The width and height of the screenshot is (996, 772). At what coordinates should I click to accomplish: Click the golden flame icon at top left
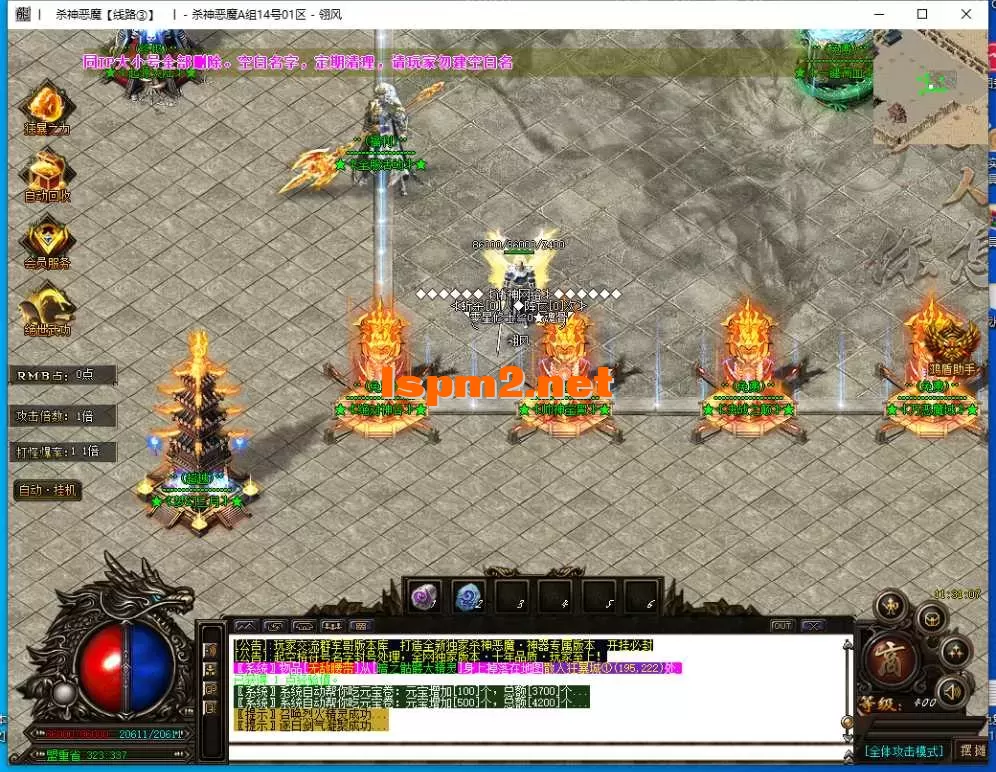[46, 103]
